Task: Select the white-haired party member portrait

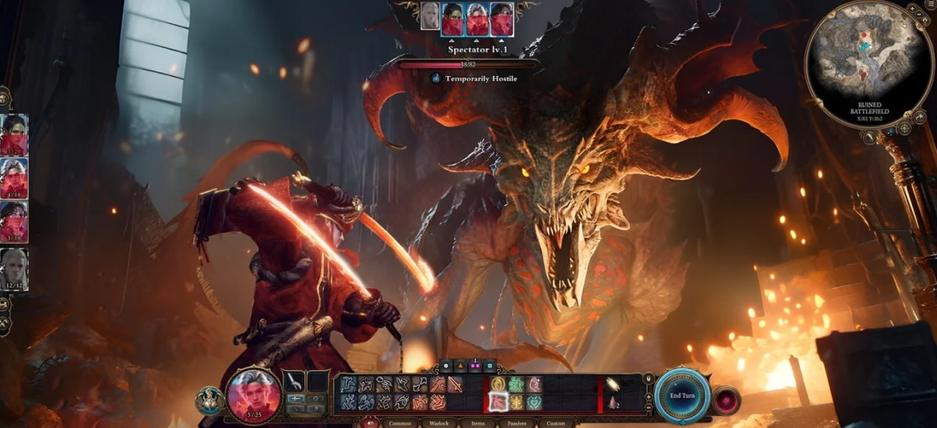Action: [14, 269]
